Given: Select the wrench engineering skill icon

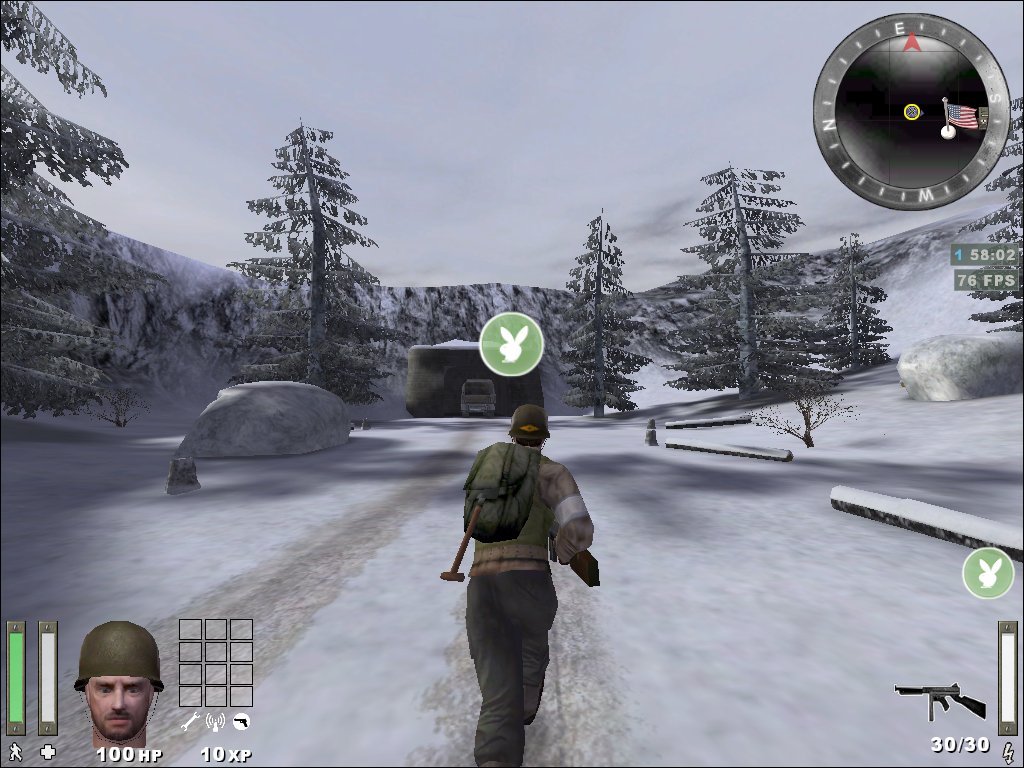Looking at the screenshot, I should (189, 721).
